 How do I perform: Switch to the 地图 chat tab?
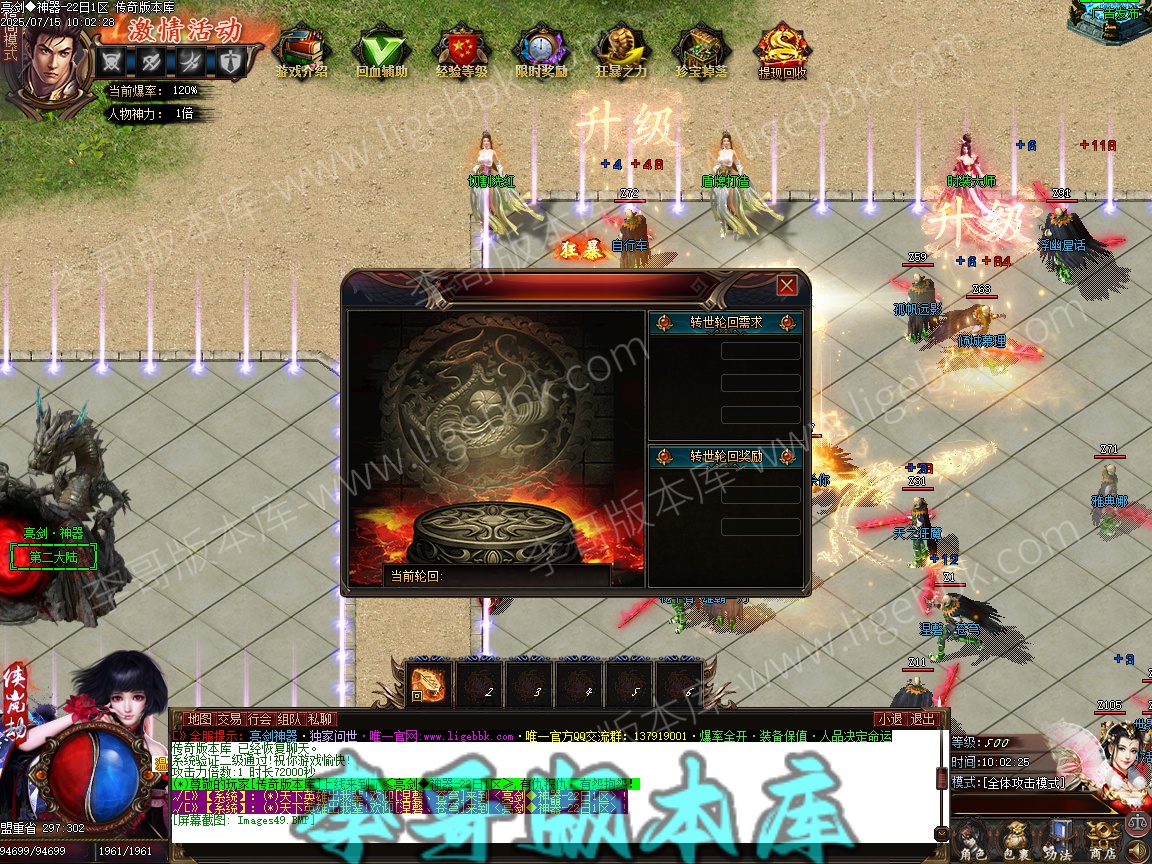200,719
